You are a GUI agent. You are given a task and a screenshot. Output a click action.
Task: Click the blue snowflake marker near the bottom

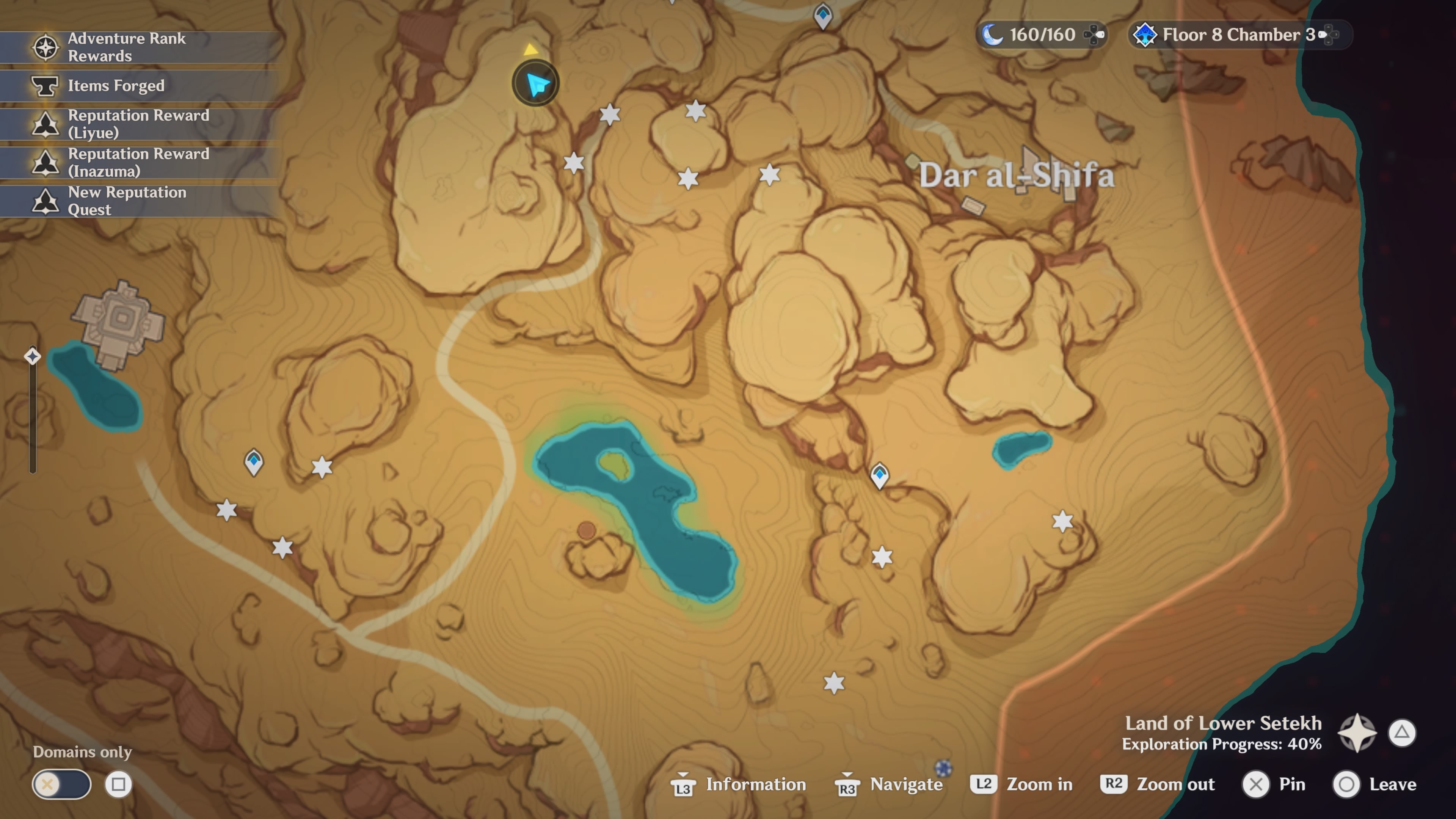(943, 768)
